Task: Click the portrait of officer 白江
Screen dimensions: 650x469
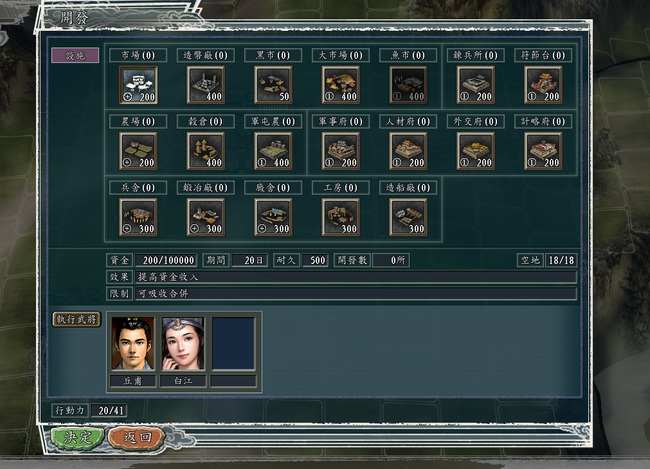Action: coord(183,344)
